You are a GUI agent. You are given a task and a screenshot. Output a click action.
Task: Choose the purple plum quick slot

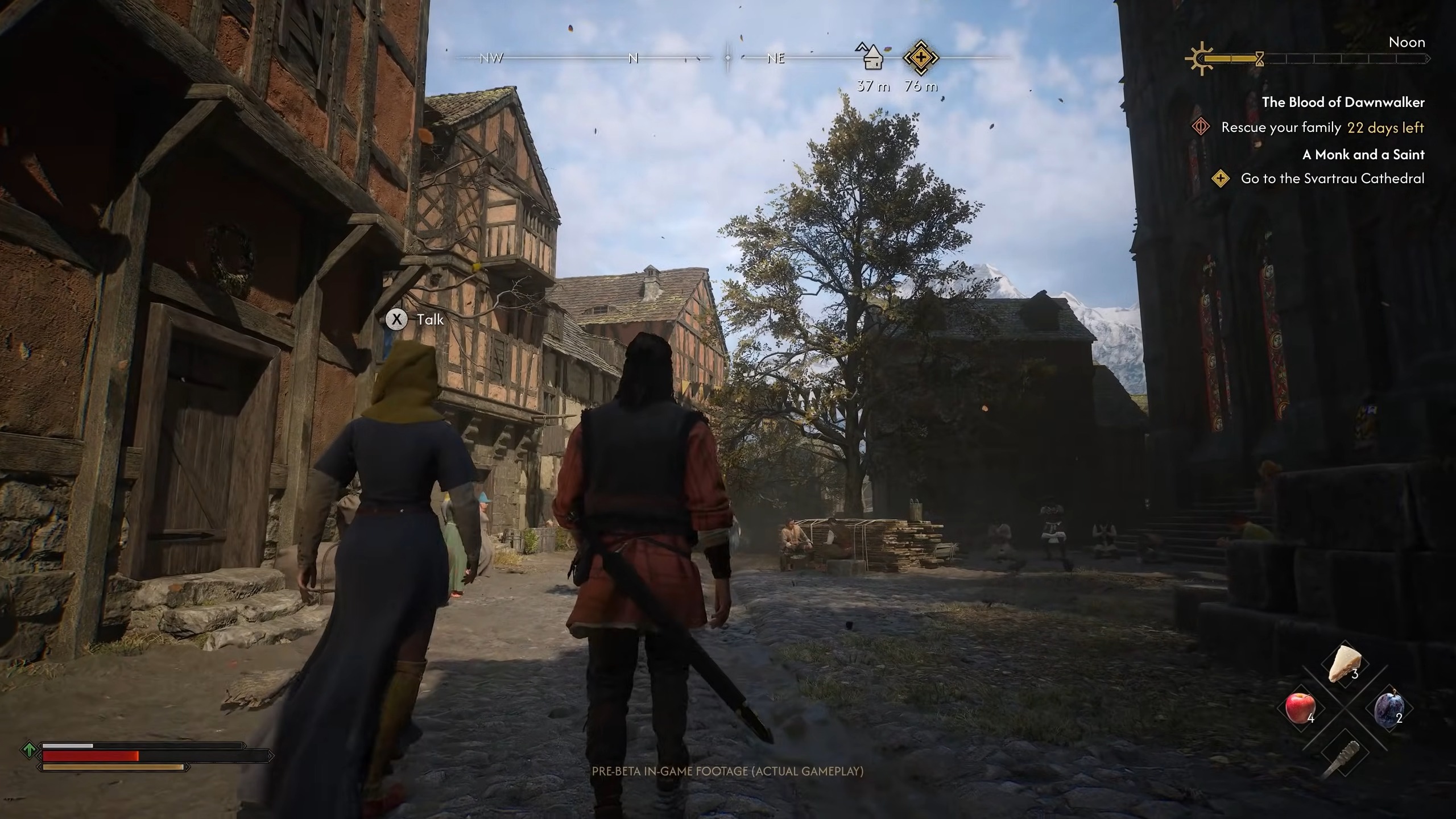1388,709
